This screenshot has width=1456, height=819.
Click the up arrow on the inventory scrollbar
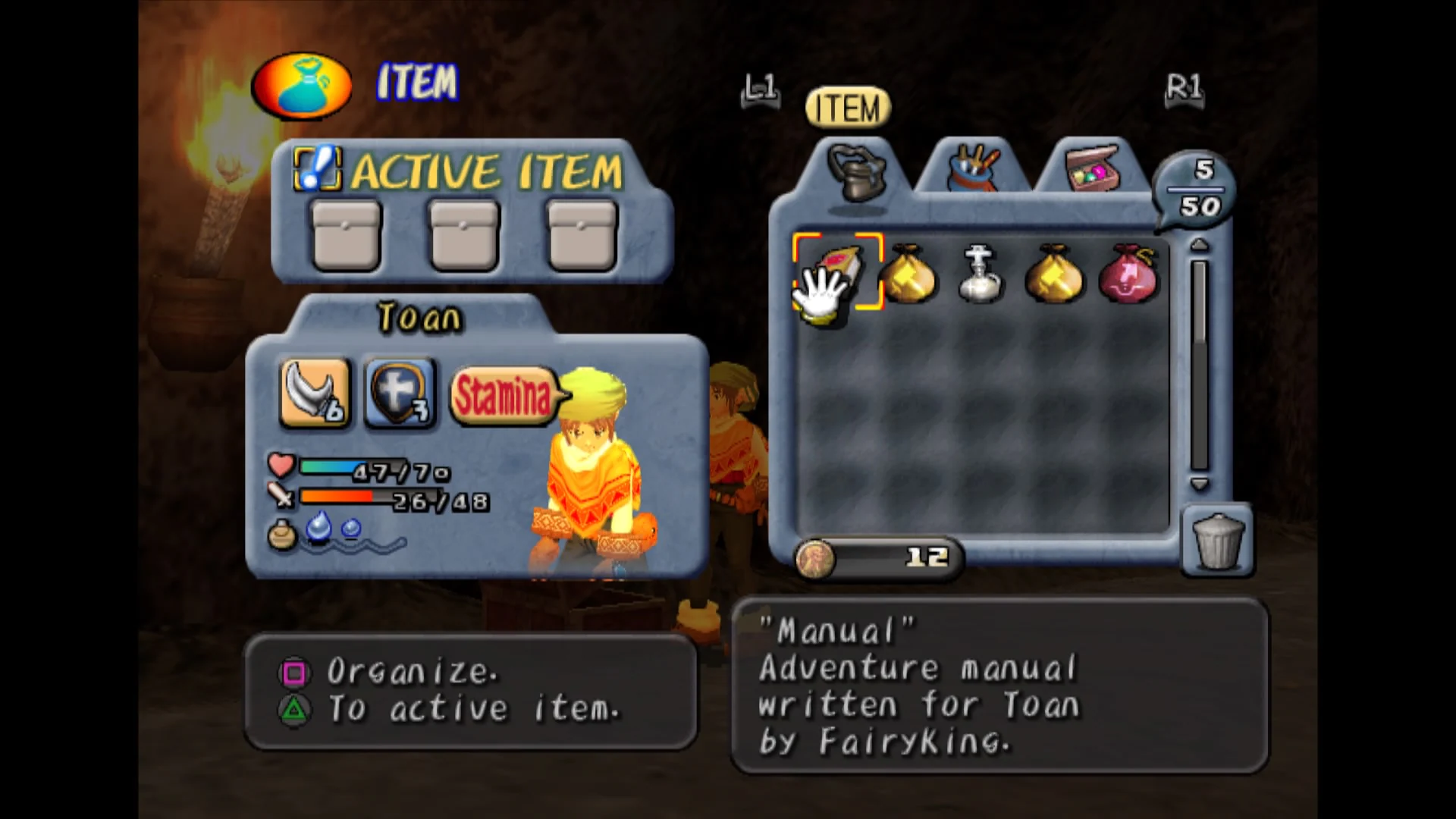click(1199, 244)
